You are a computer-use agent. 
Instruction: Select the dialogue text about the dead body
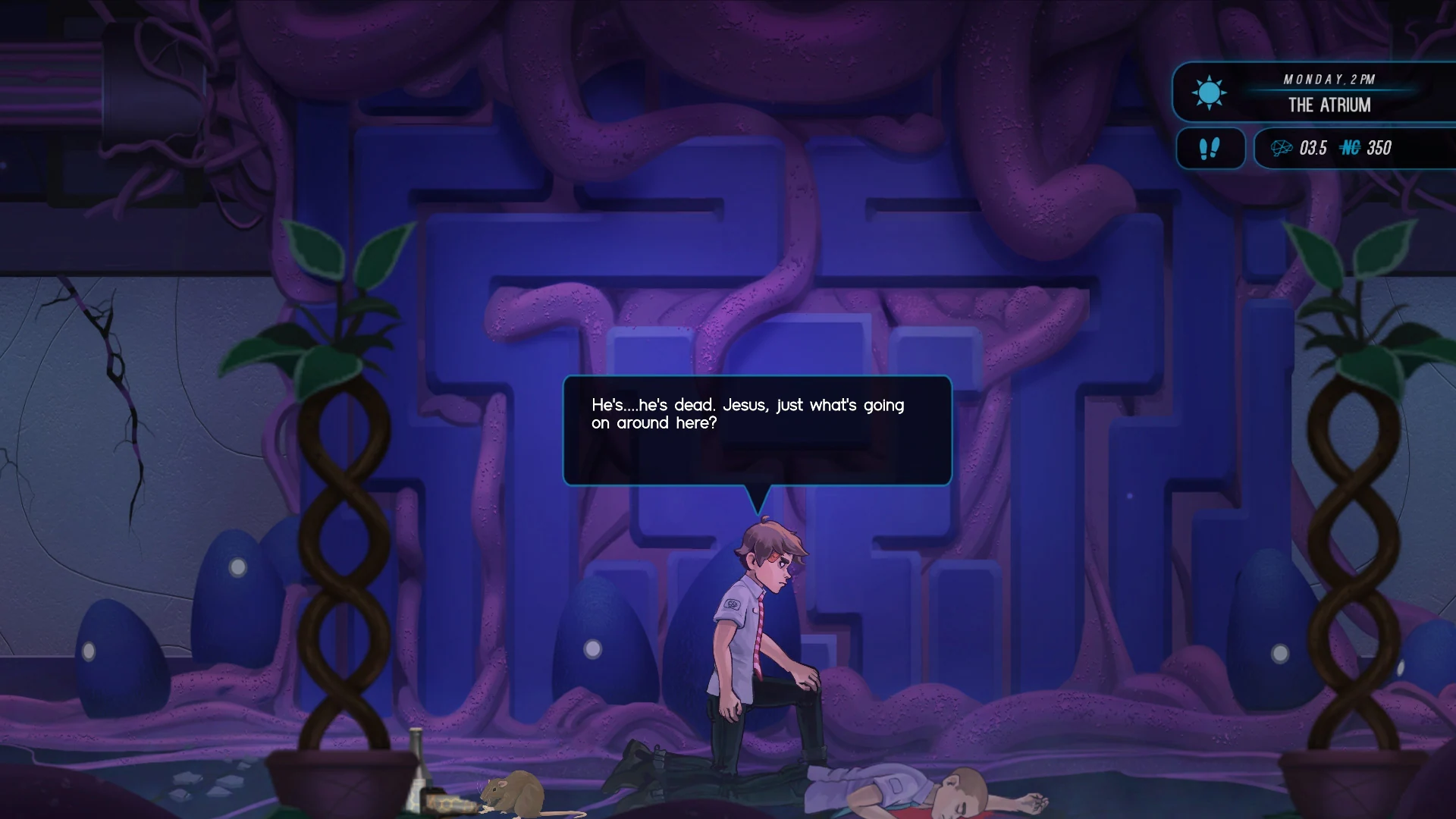click(745, 414)
